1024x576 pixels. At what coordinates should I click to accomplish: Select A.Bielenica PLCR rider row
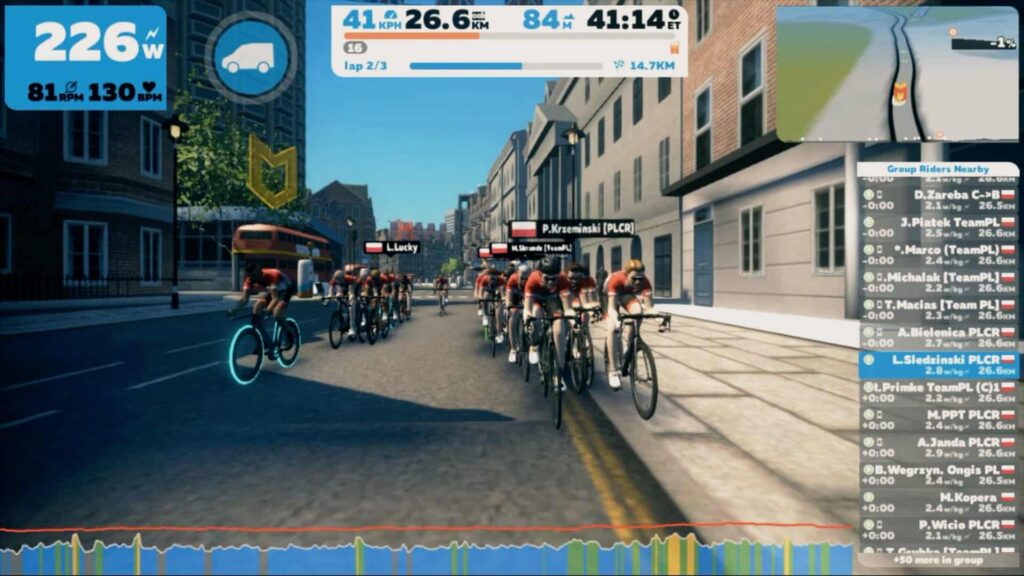pos(938,337)
